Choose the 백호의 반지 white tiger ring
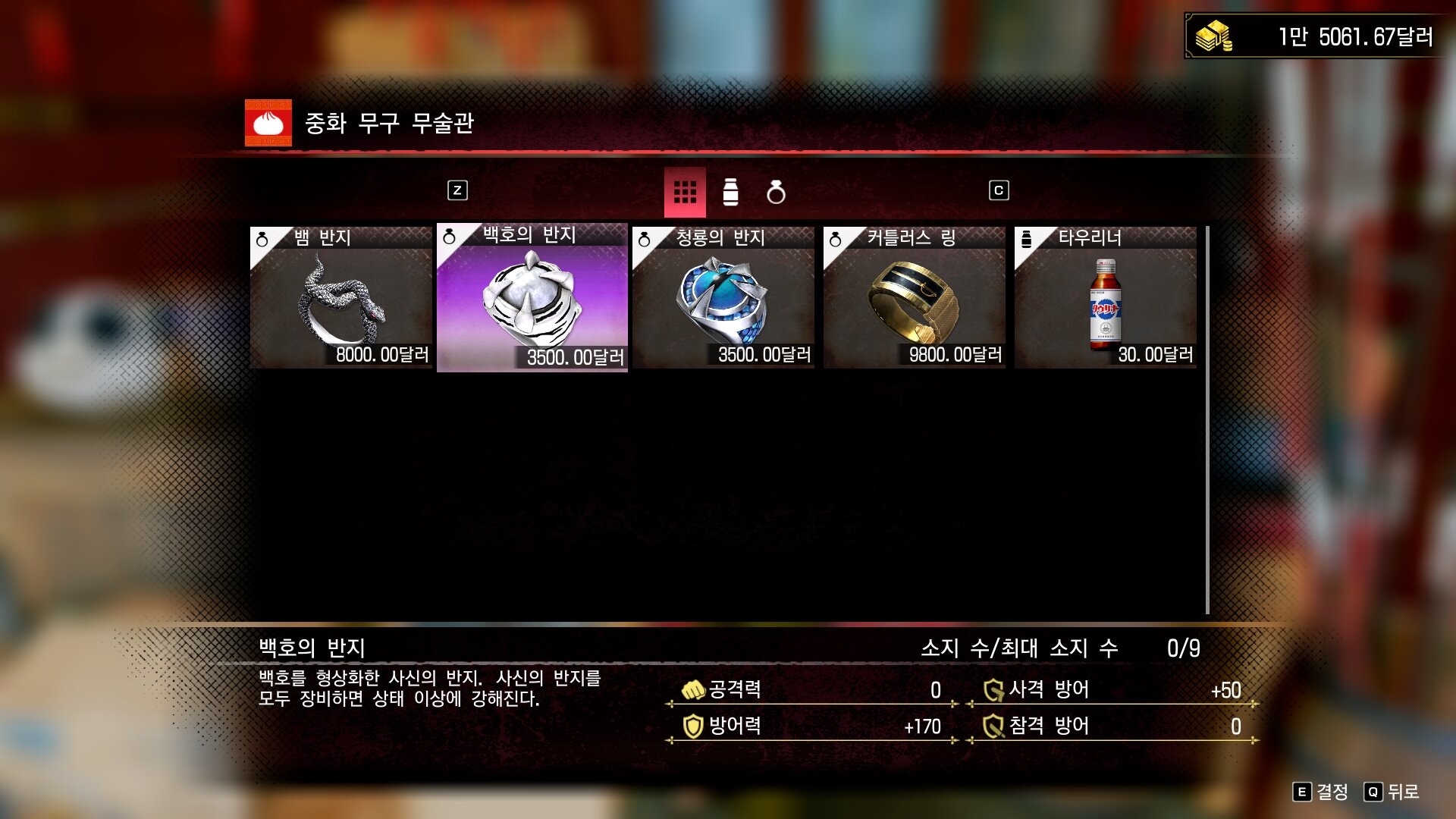The width and height of the screenshot is (1456, 819). point(532,297)
